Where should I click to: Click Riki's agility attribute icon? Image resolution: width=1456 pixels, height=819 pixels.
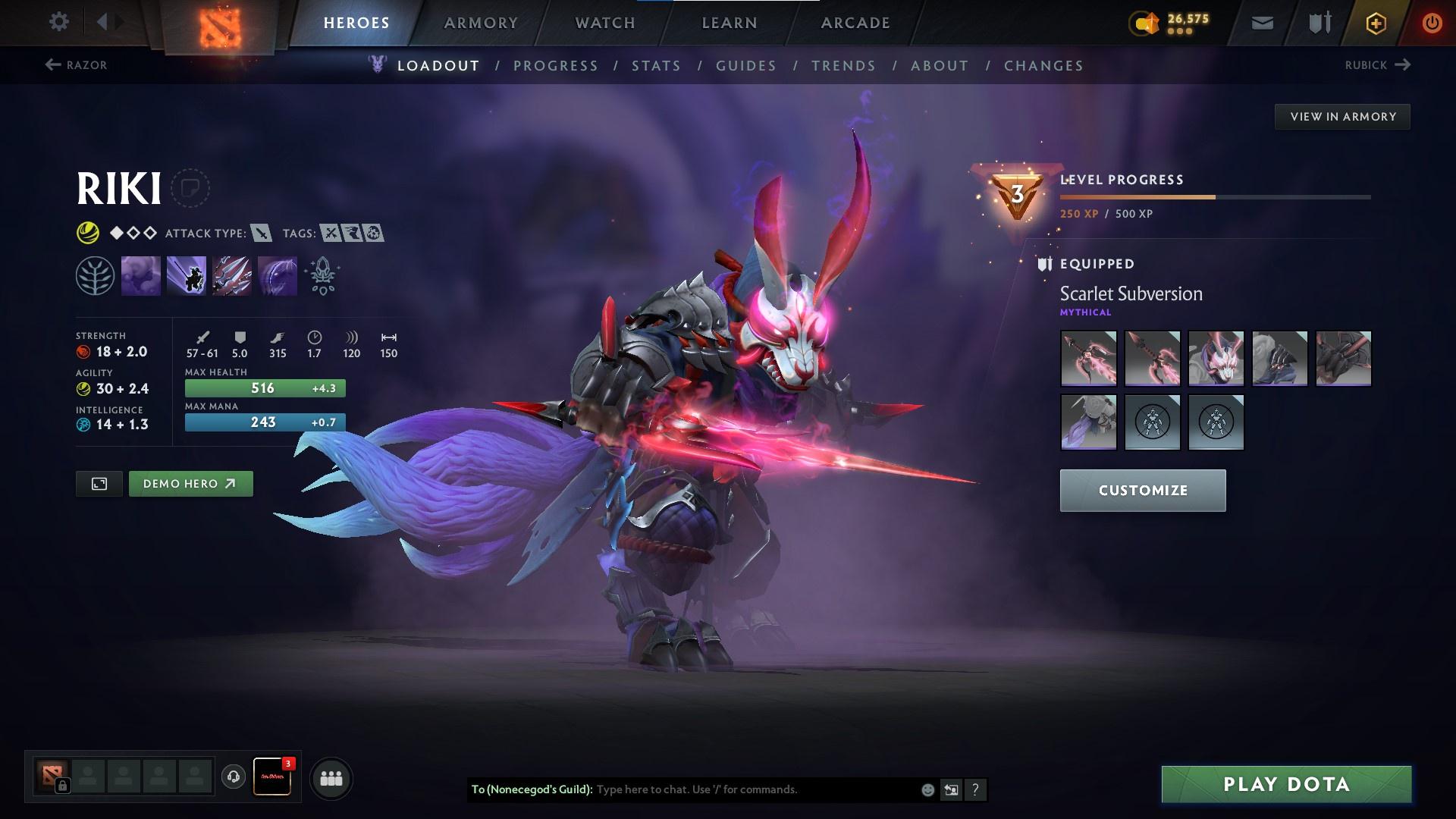tap(85, 388)
